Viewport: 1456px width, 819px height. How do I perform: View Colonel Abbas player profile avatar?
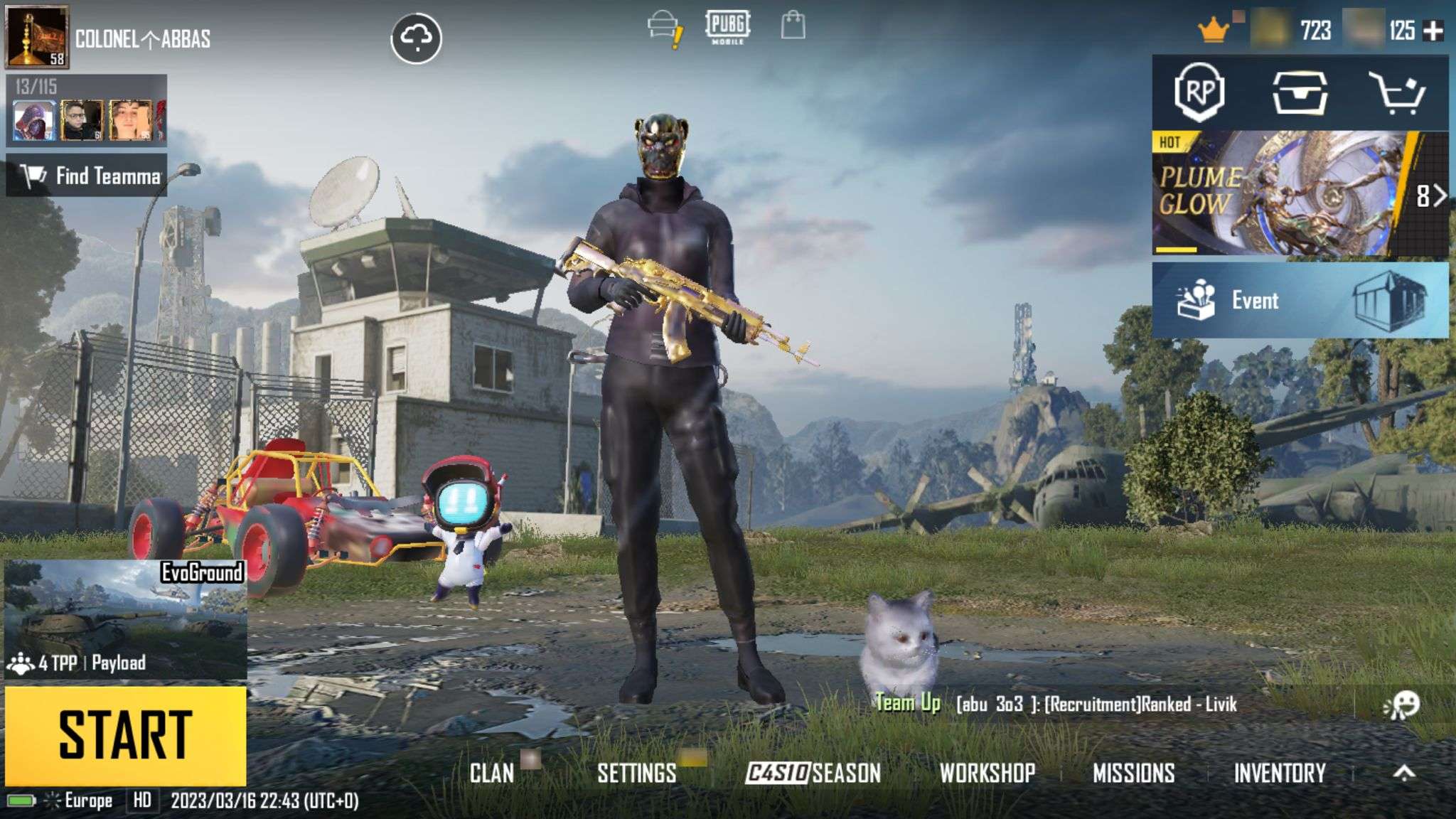[x=37, y=36]
